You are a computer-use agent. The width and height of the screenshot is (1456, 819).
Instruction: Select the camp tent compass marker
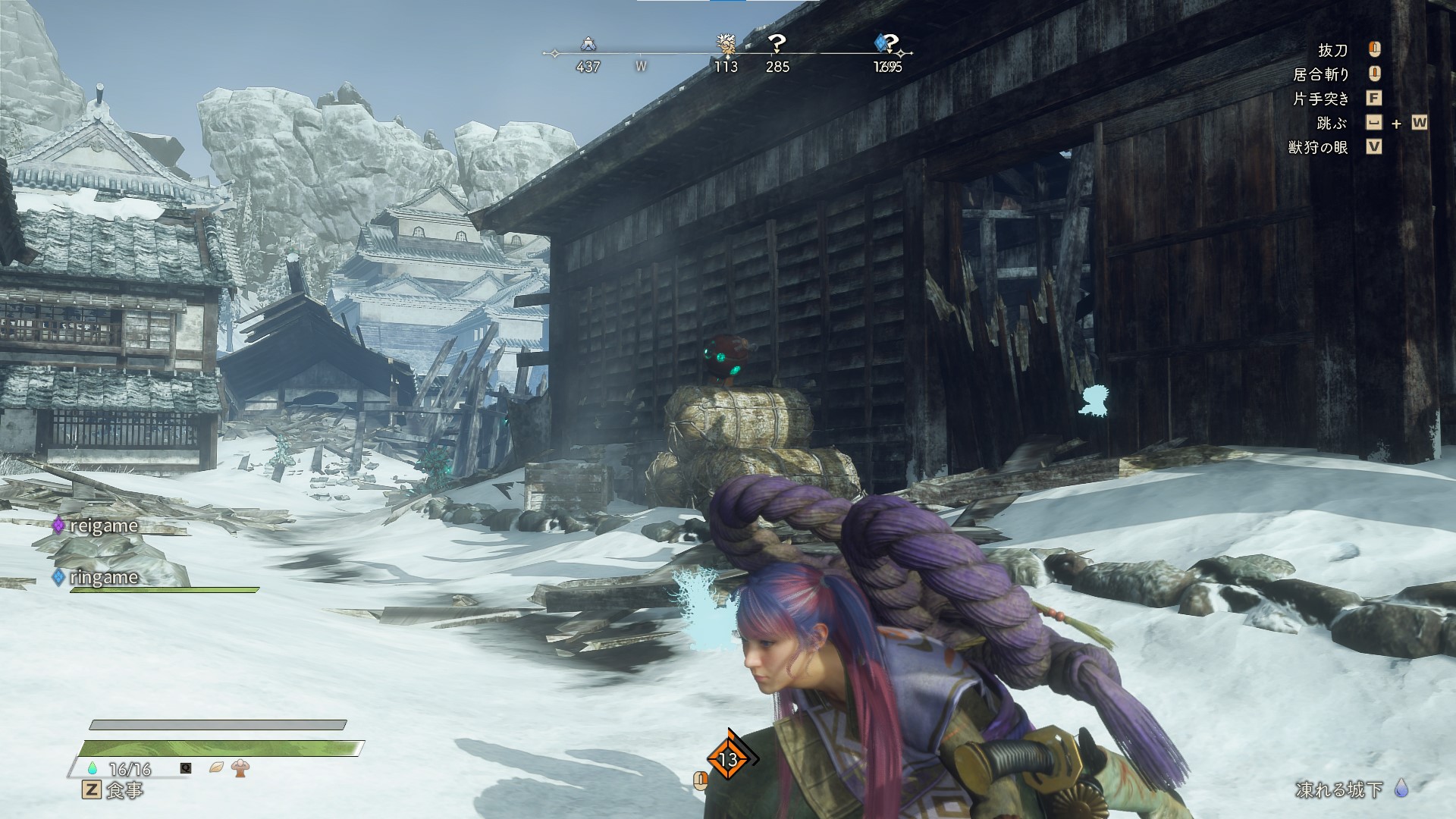click(588, 44)
